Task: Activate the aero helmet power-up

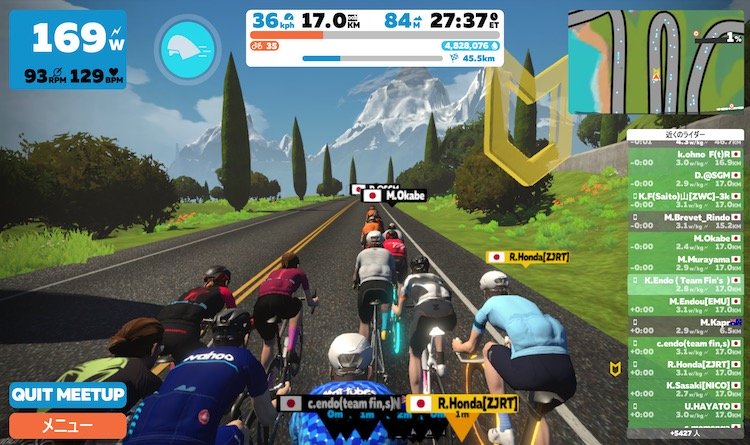Action: click(x=188, y=48)
